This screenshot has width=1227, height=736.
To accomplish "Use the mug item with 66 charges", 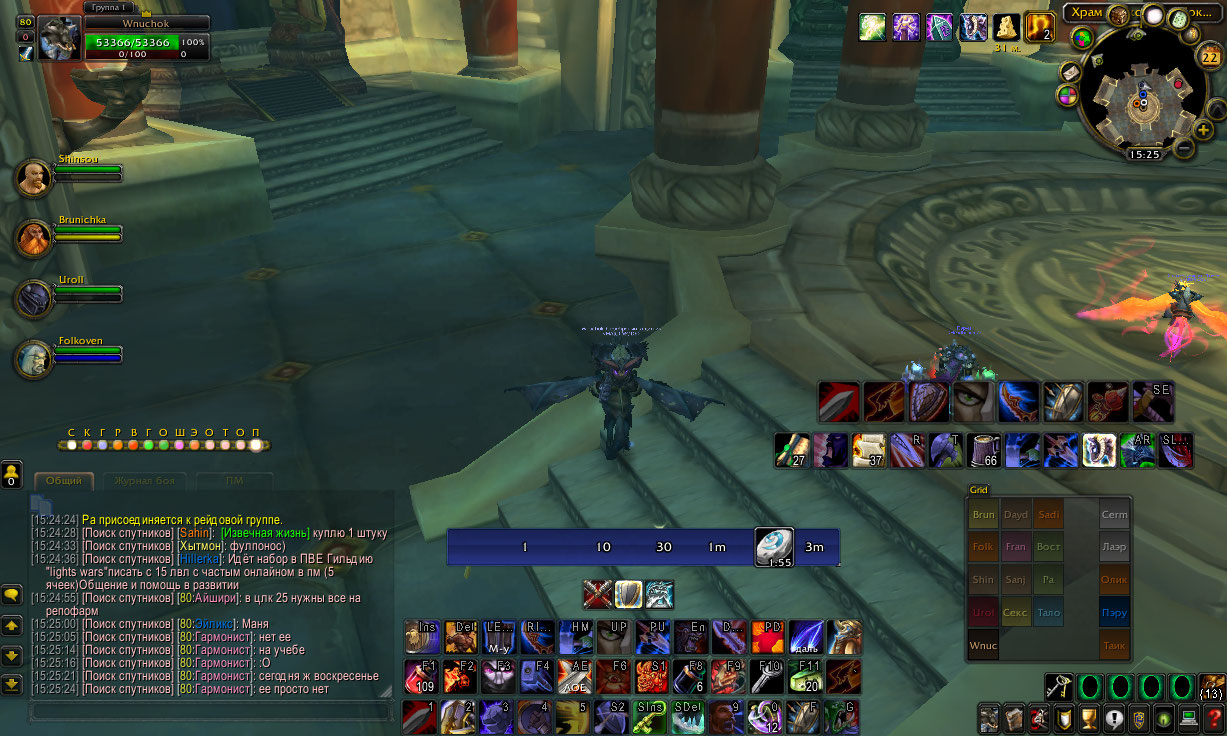I will tap(986, 450).
